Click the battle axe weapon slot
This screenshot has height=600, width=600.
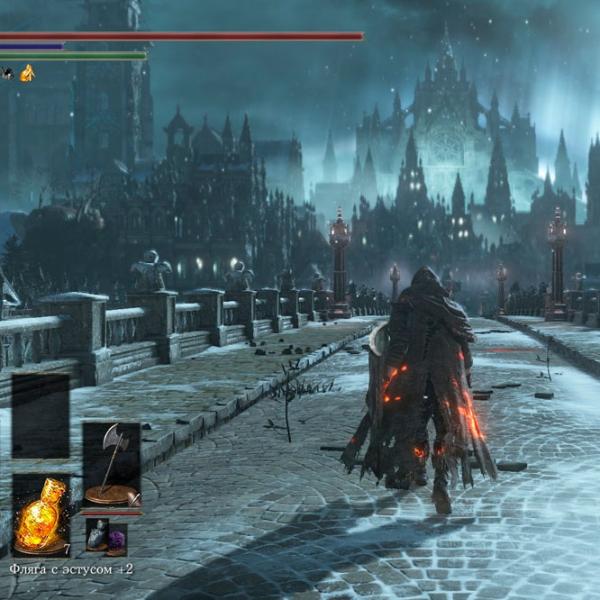pyautogui.click(x=111, y=464)
